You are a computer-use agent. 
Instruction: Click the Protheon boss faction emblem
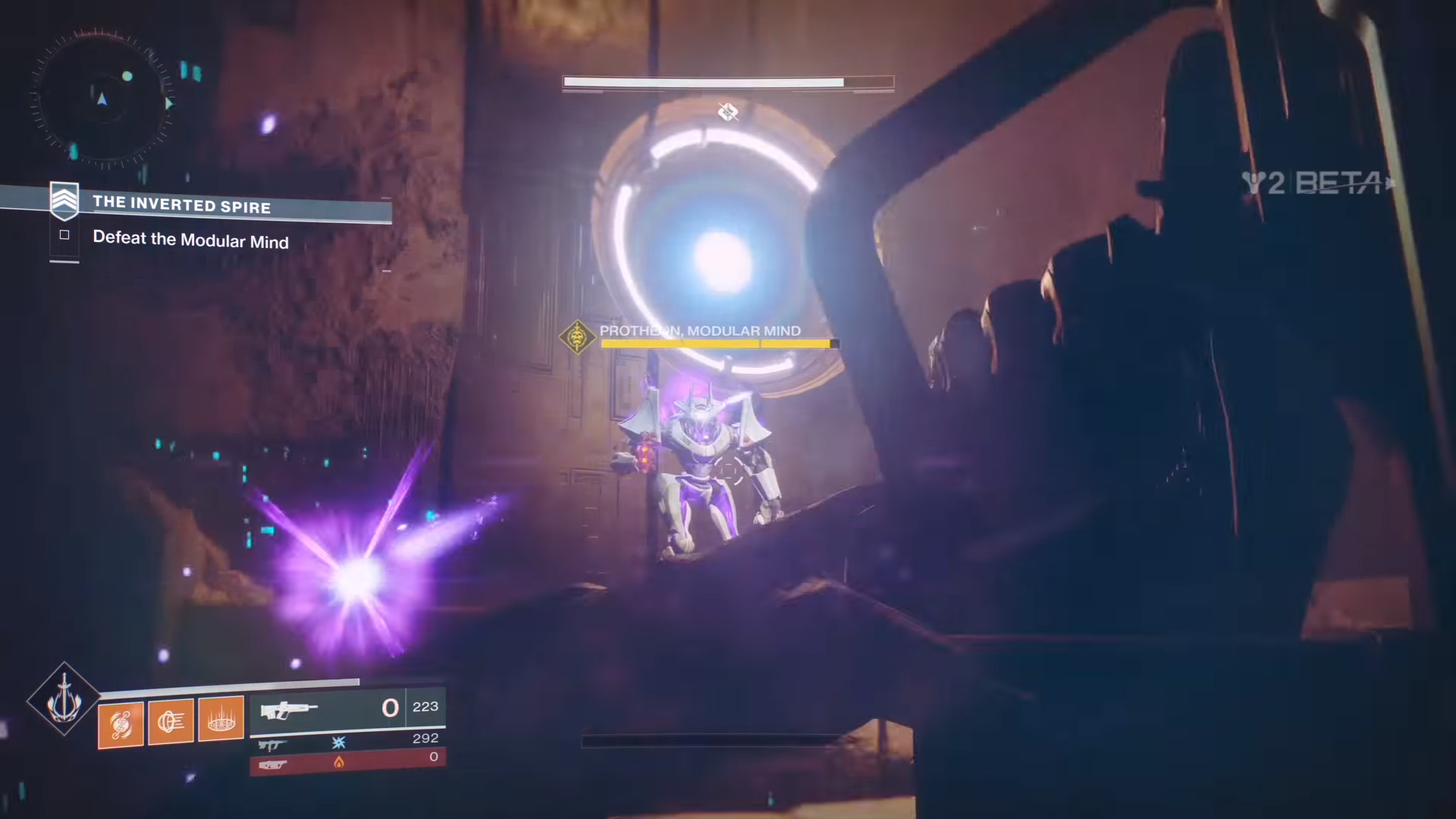click(579, 337)
